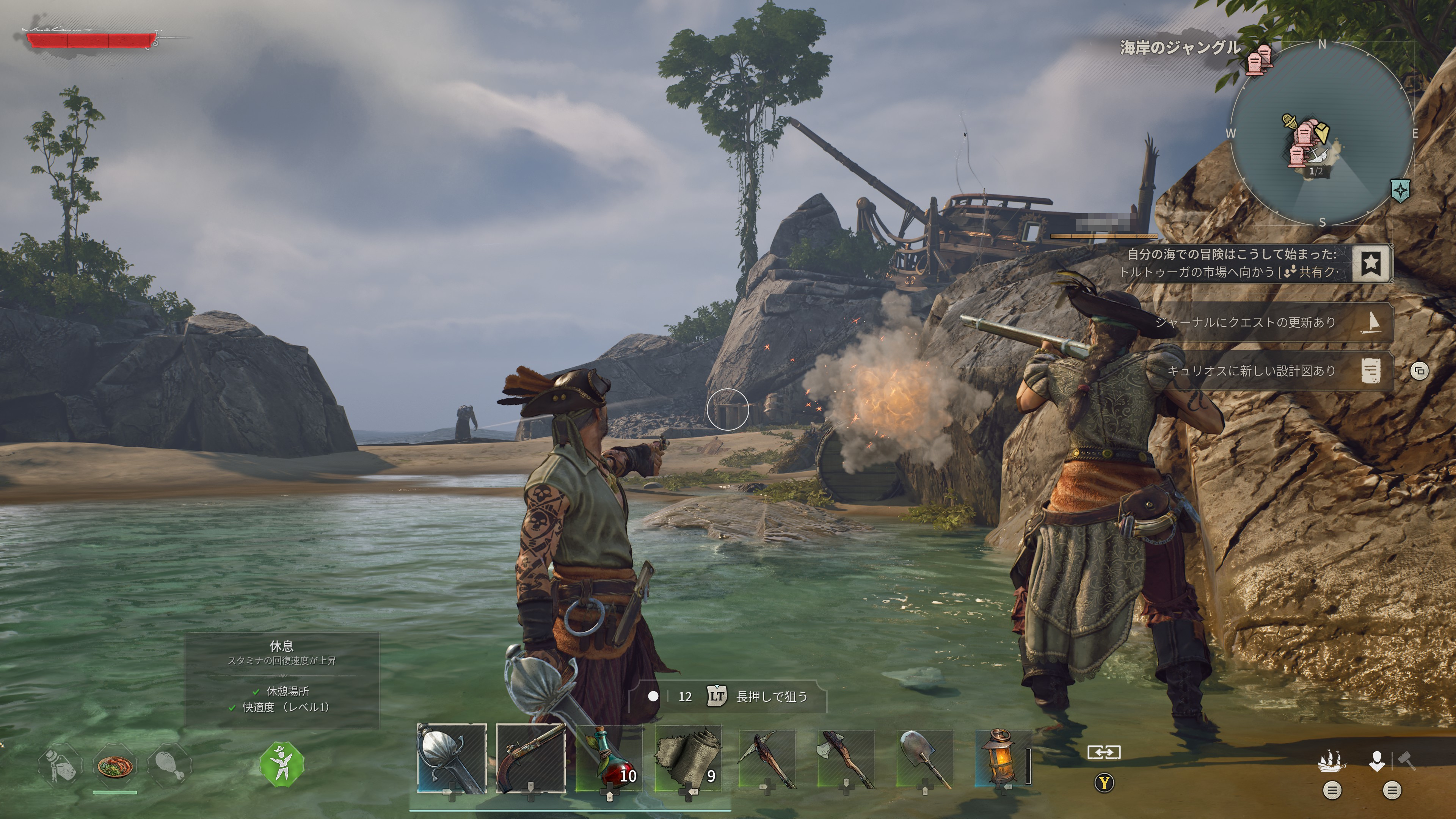Click the hotbar swap arrows icon
The image size is (1456, 819).
point(1103,752)
